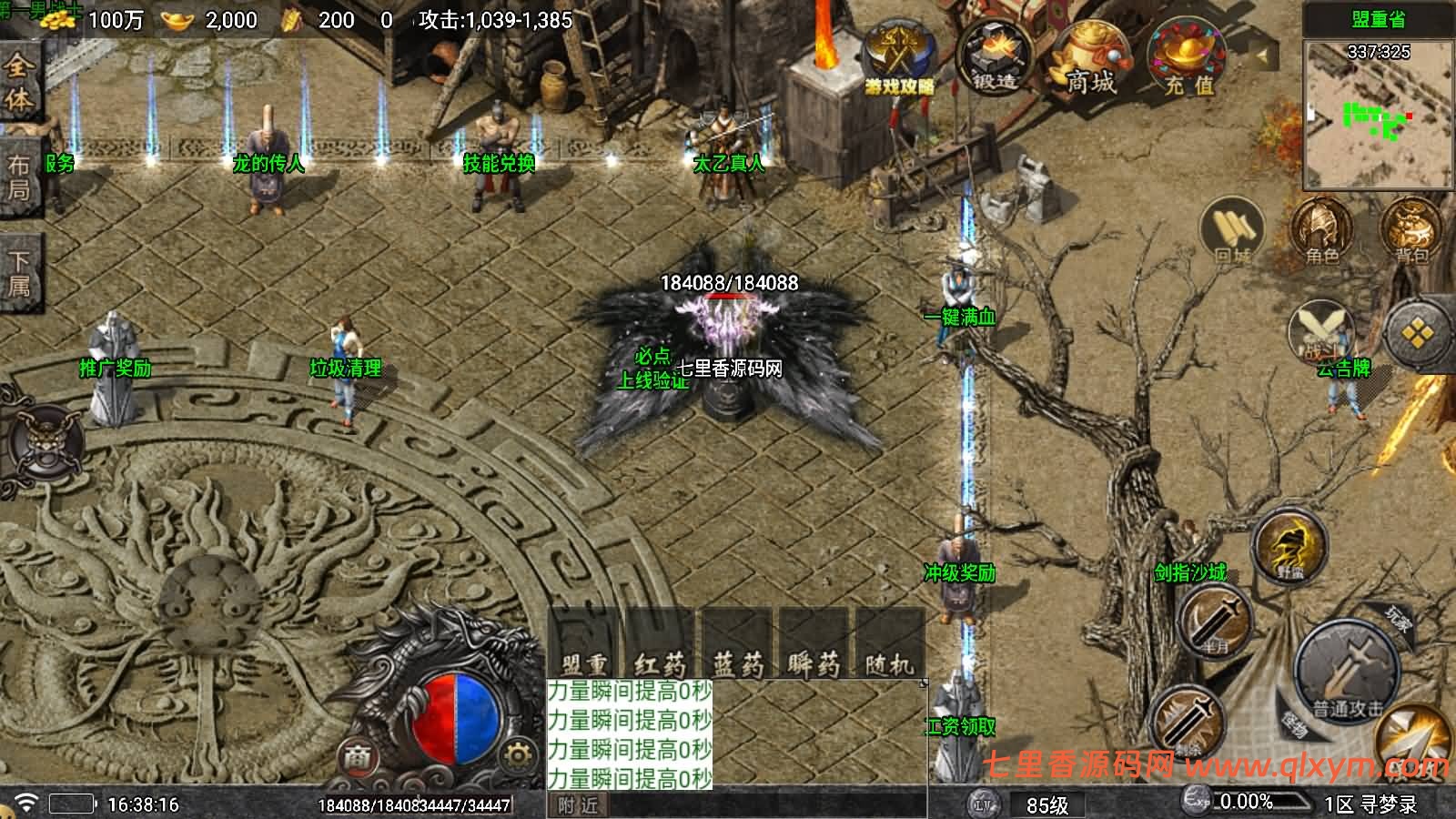Select the 布局 layout tab
Viewport: 1456px width, 819px height.
click(19, 177)
